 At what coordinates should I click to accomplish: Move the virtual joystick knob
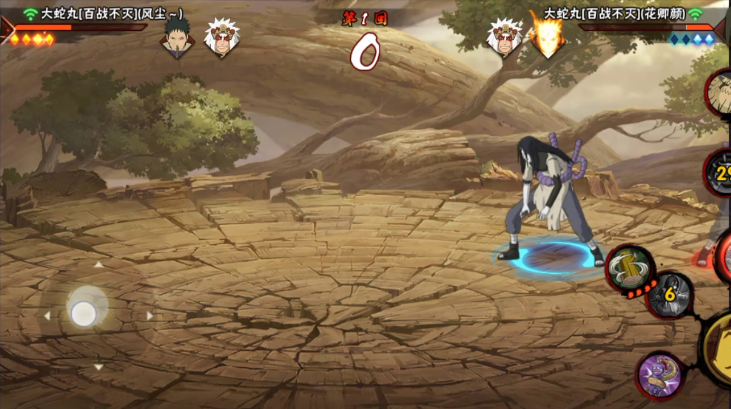point(84,313)
